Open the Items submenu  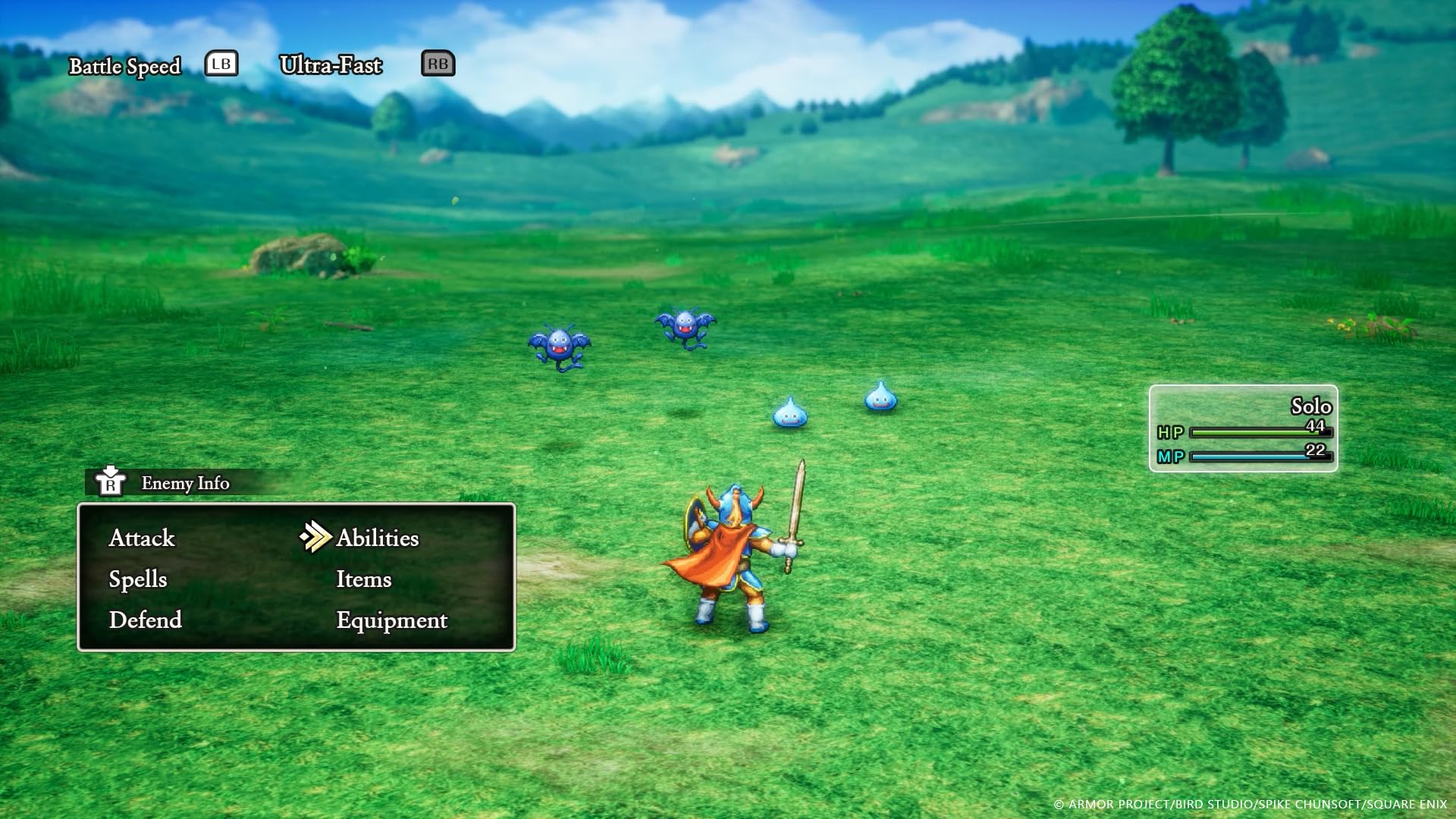coord(364,579)
